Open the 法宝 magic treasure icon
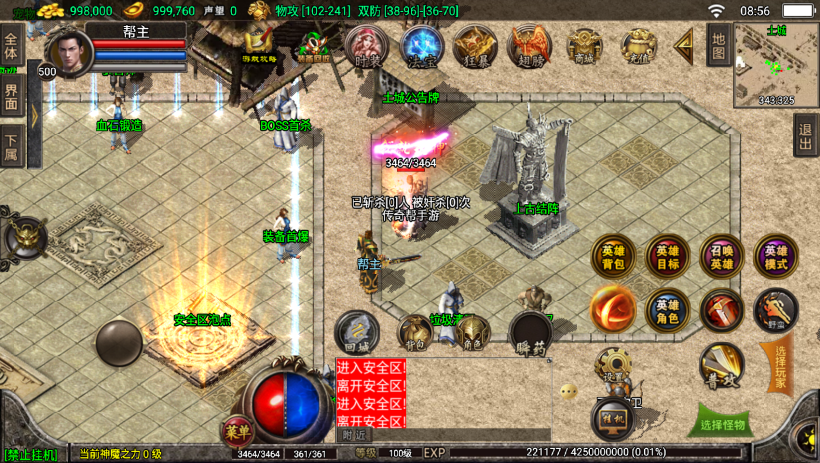Screen dimensions: 820x463 coord(421,46)
